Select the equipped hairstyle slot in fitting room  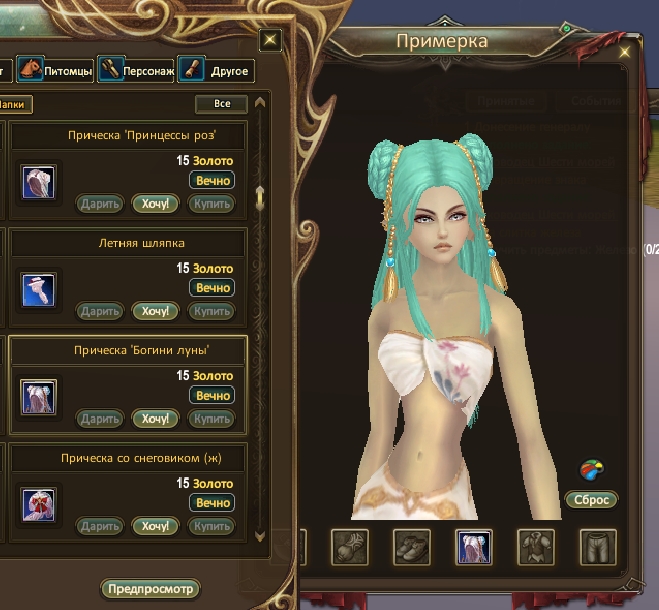click(x=473, y=547)
